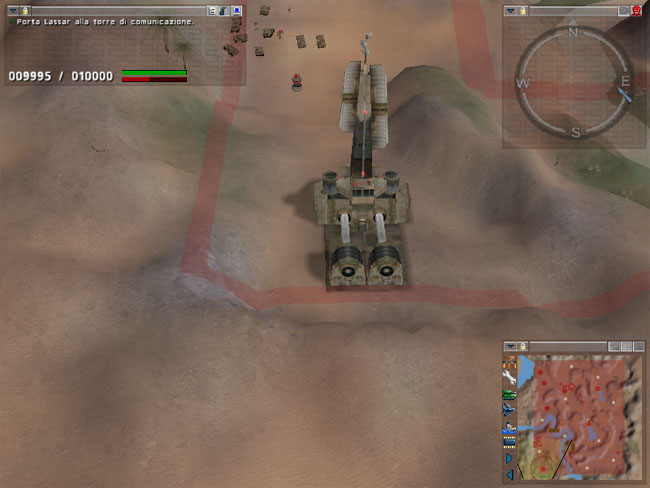Collapse the minimap panel with its blue arrow
650x488 pixels.
tap(510, 346)
